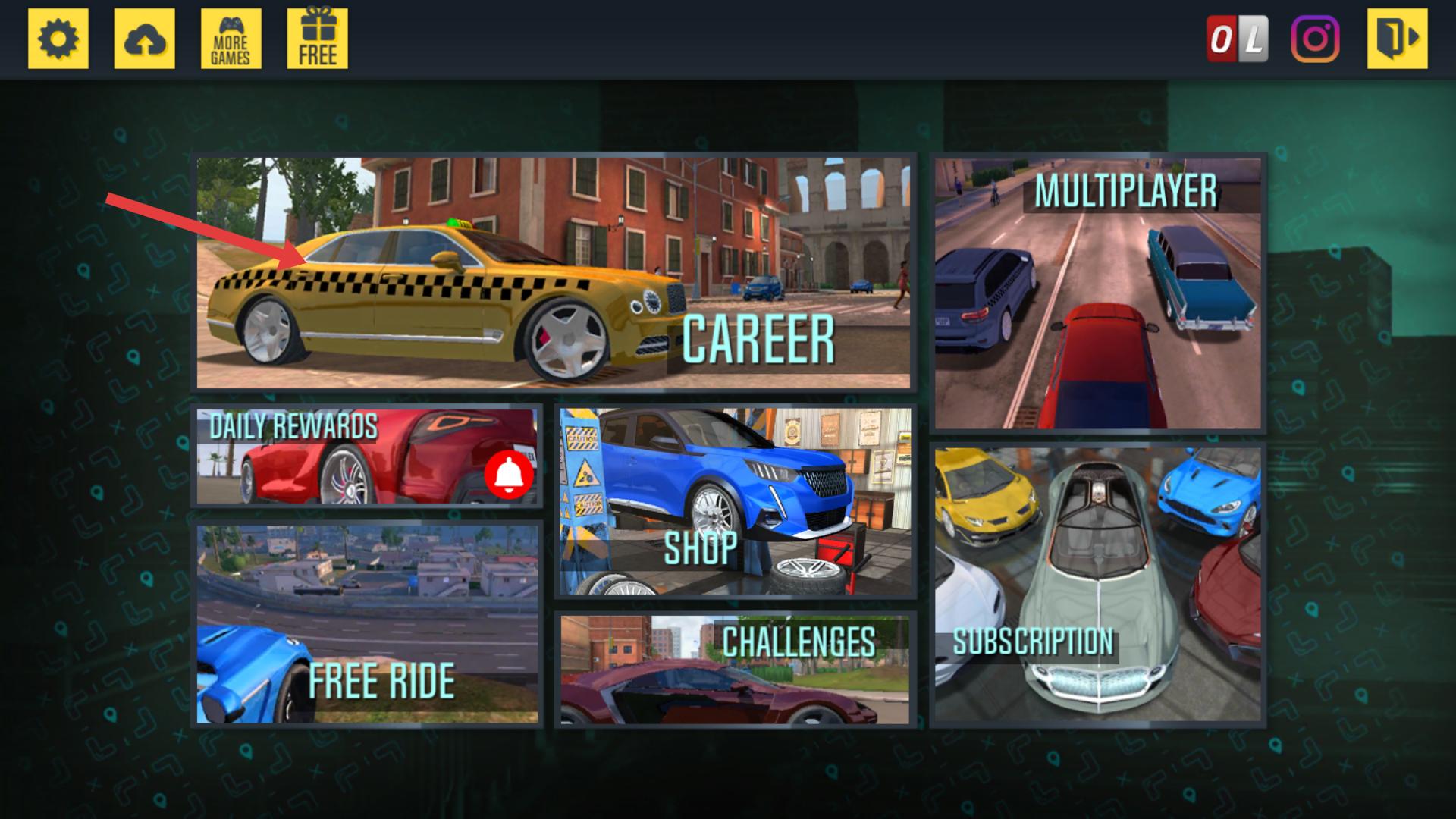Open the Multiplayer mode tile

(1097, 292)
